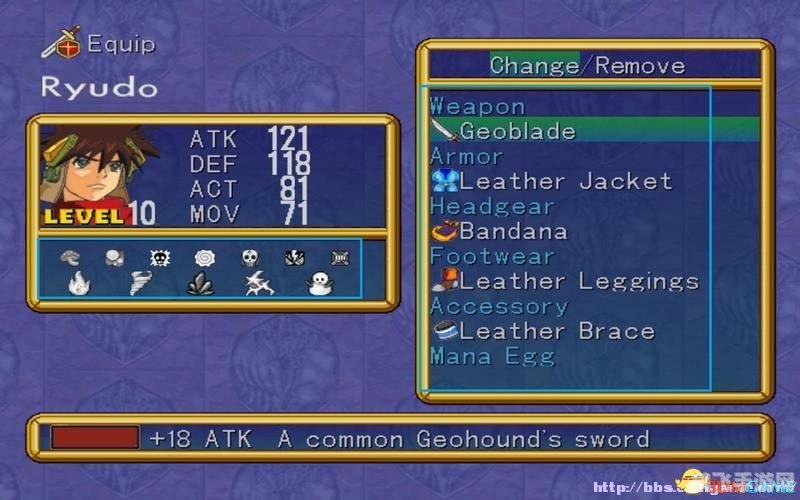Choose the Leather Brace accessory
This screenshot has width=800, height=500.
(x=556, y=331)
